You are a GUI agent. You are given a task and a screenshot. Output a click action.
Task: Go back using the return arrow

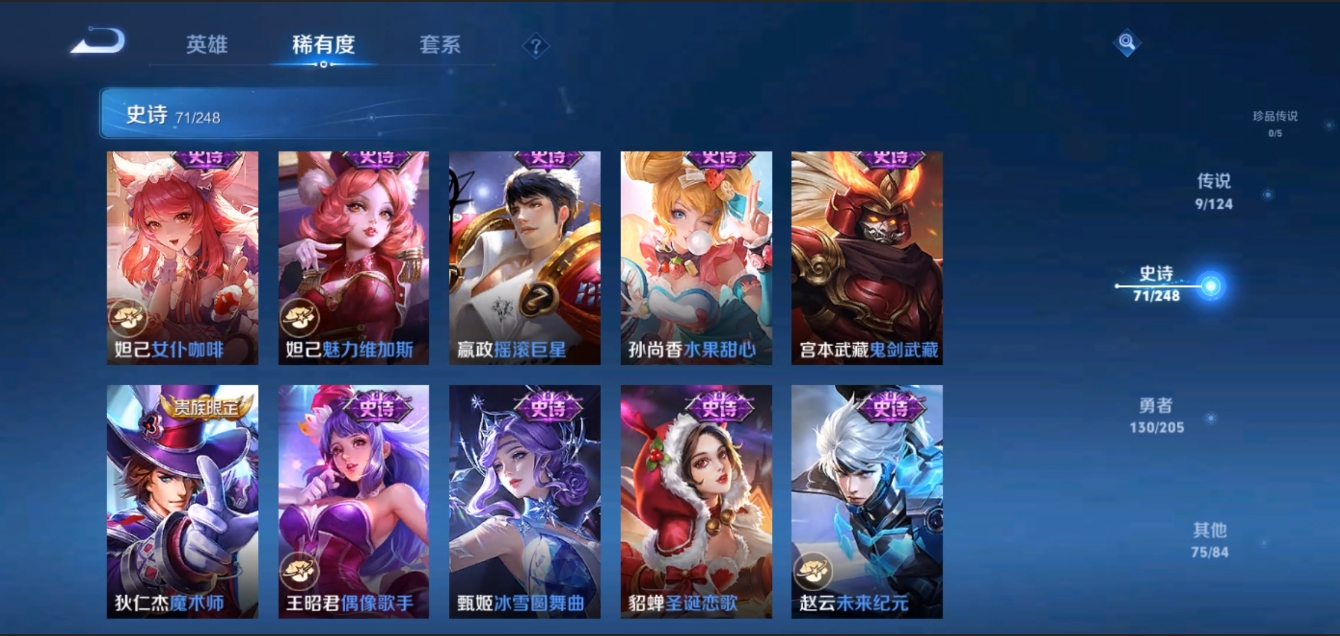pos(98,42)
